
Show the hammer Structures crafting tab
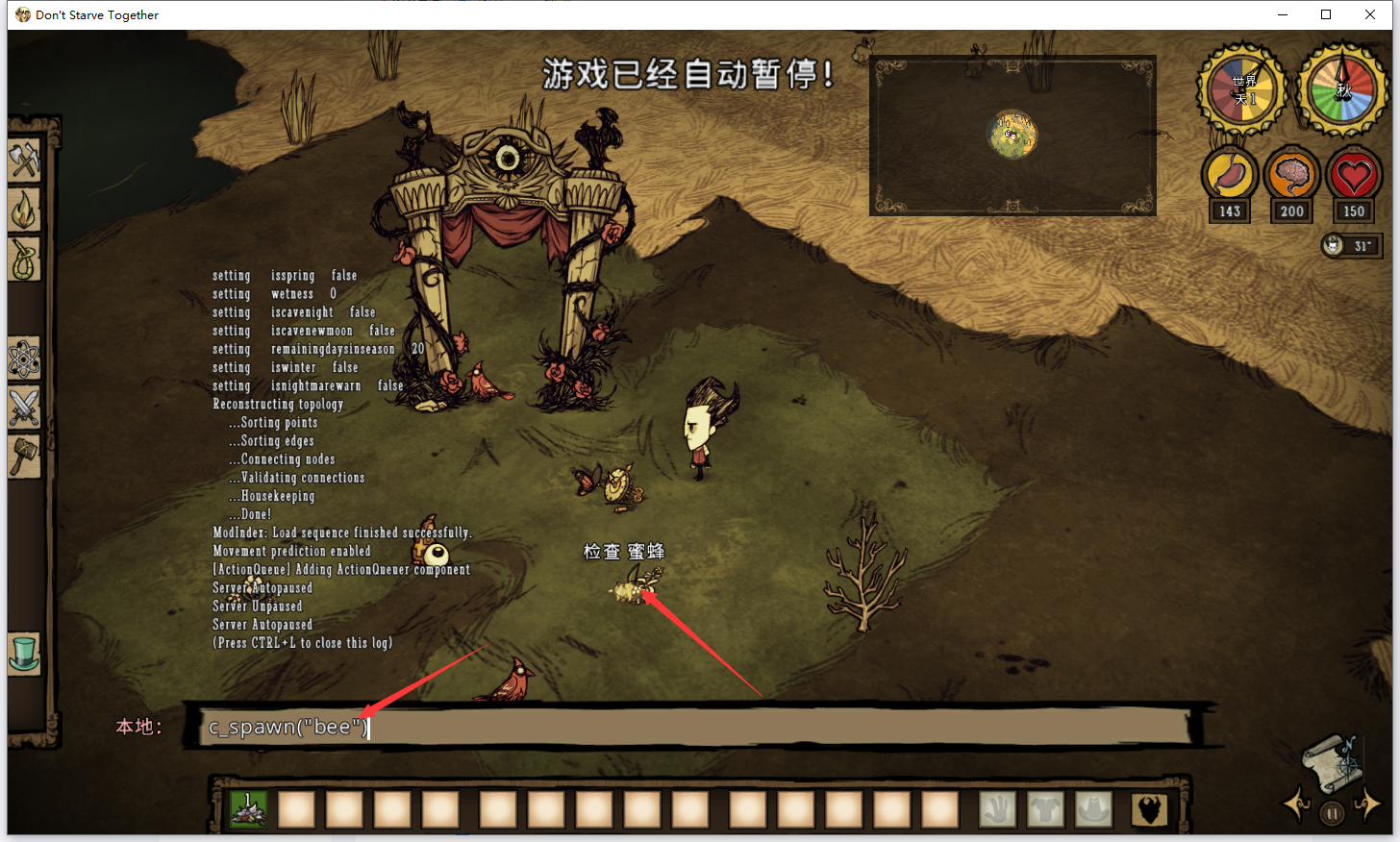24,456
